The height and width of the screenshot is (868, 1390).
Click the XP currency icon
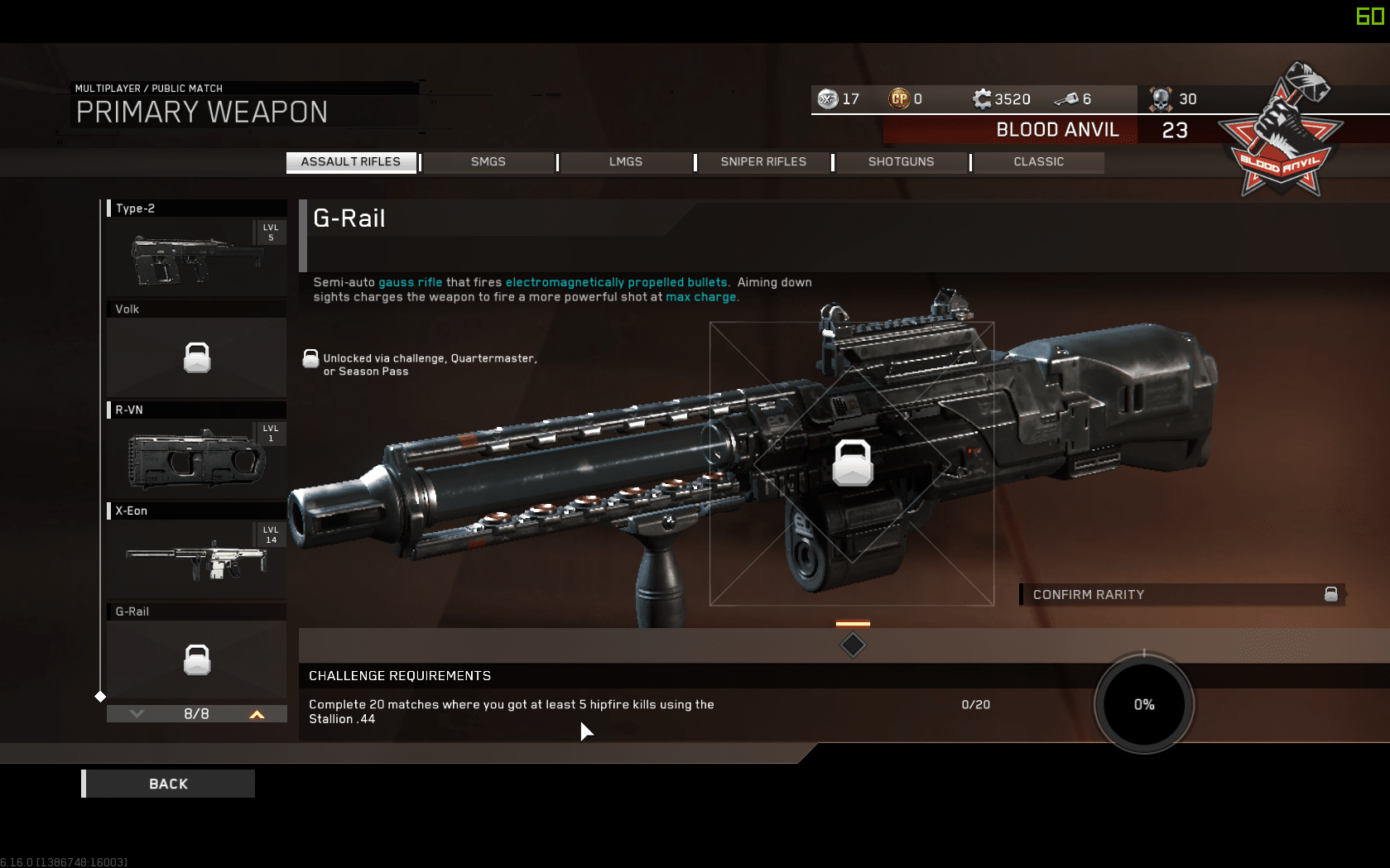pyautogui.click(x=827, y=98)
